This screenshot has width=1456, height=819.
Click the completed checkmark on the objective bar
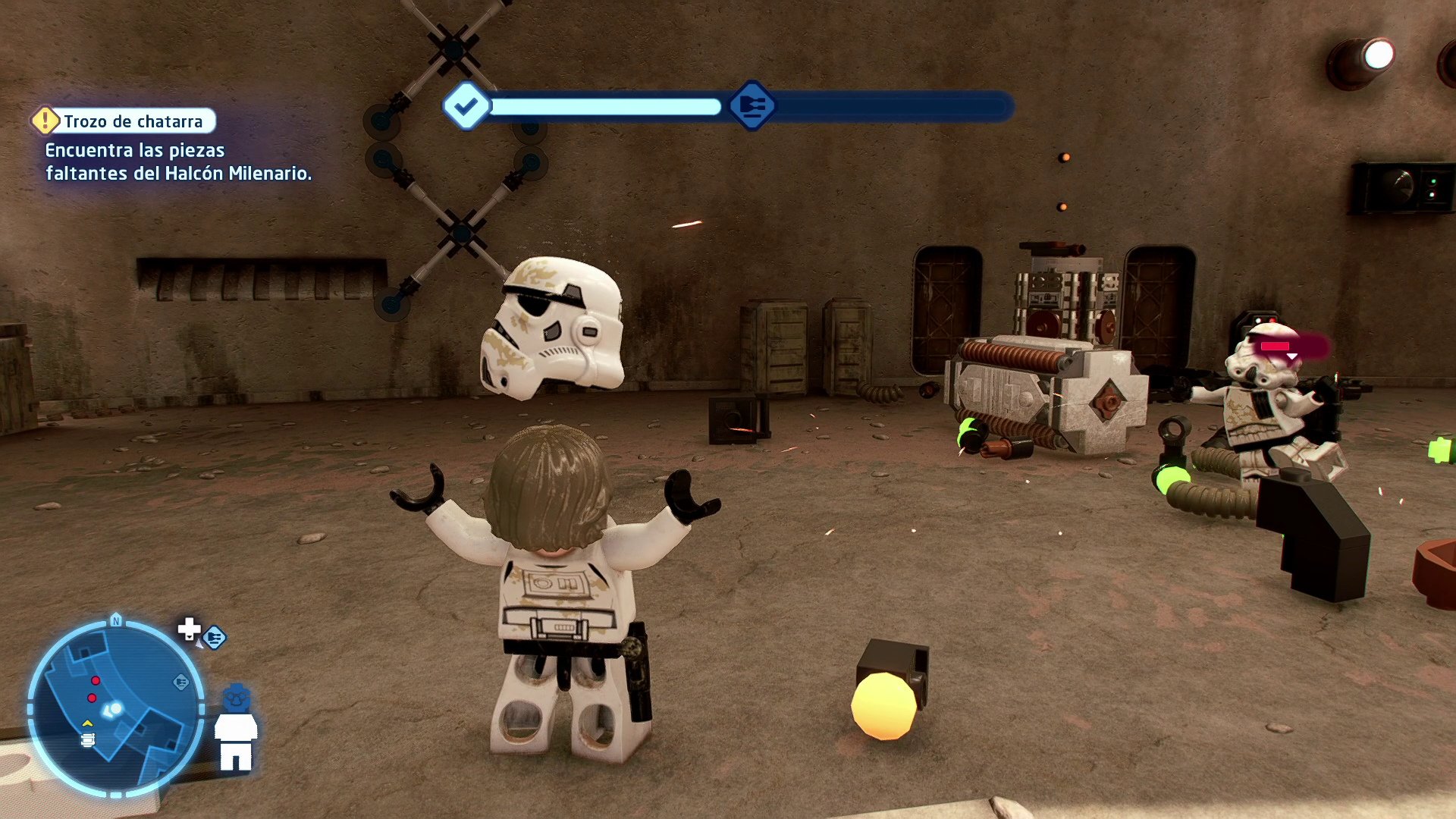[x=467, y=106]
